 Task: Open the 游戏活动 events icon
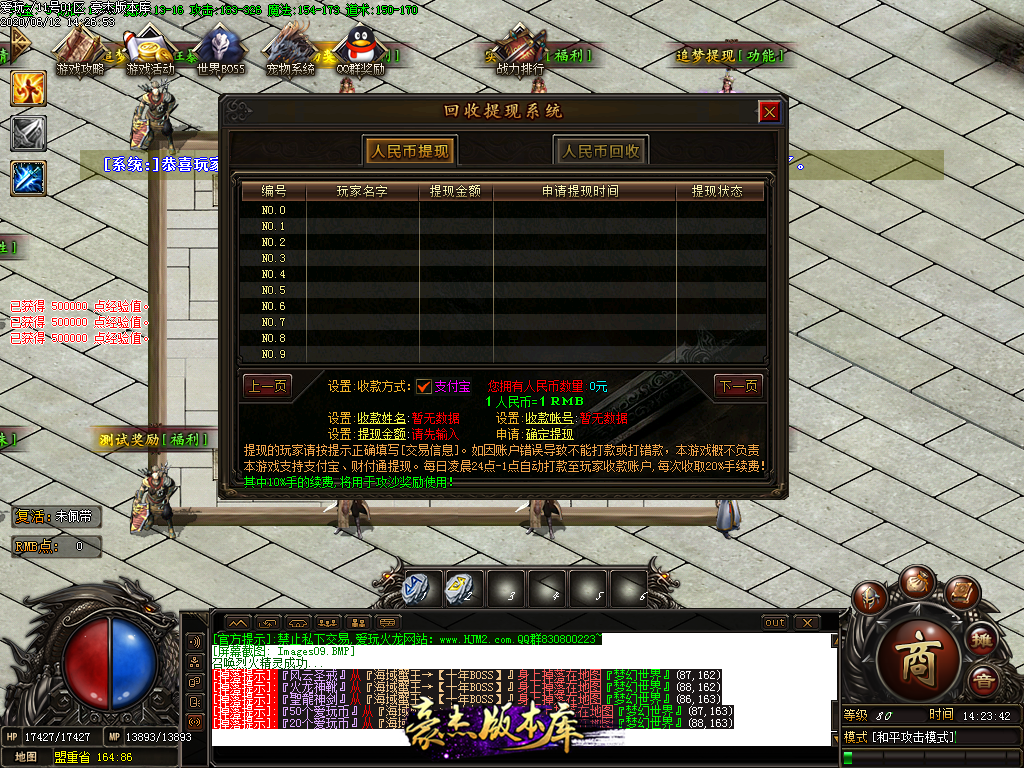pos(150,52)
